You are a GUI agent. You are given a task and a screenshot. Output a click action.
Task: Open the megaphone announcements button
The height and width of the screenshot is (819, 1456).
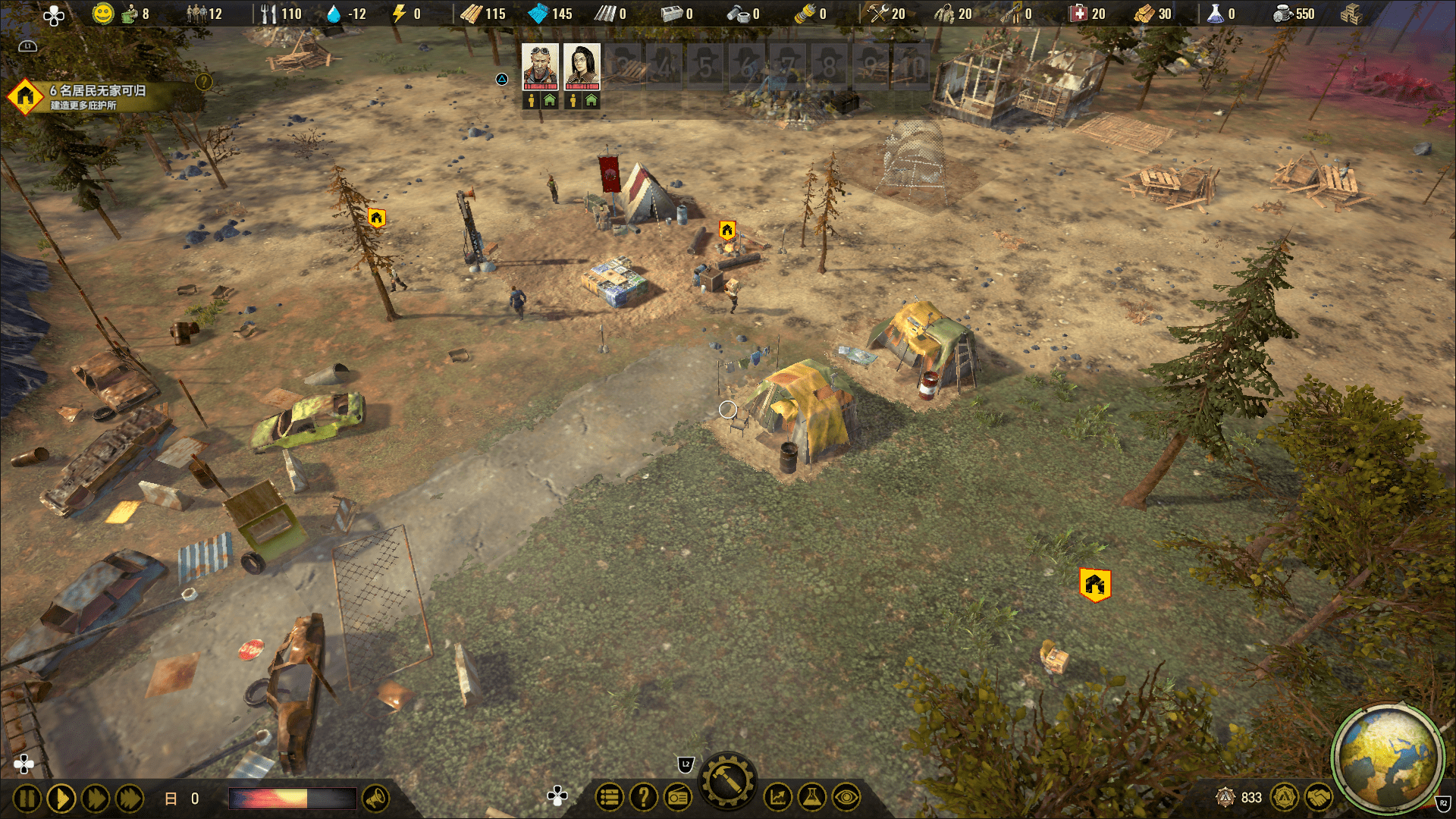(x=376, y=798)
